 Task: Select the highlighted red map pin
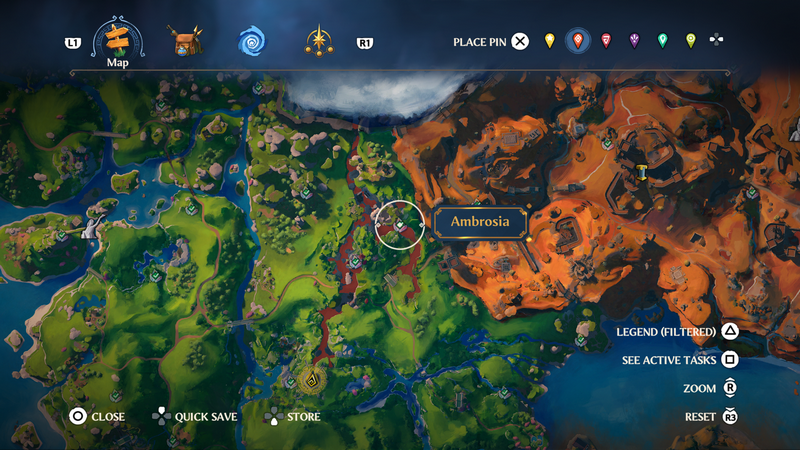coord(577,41)
